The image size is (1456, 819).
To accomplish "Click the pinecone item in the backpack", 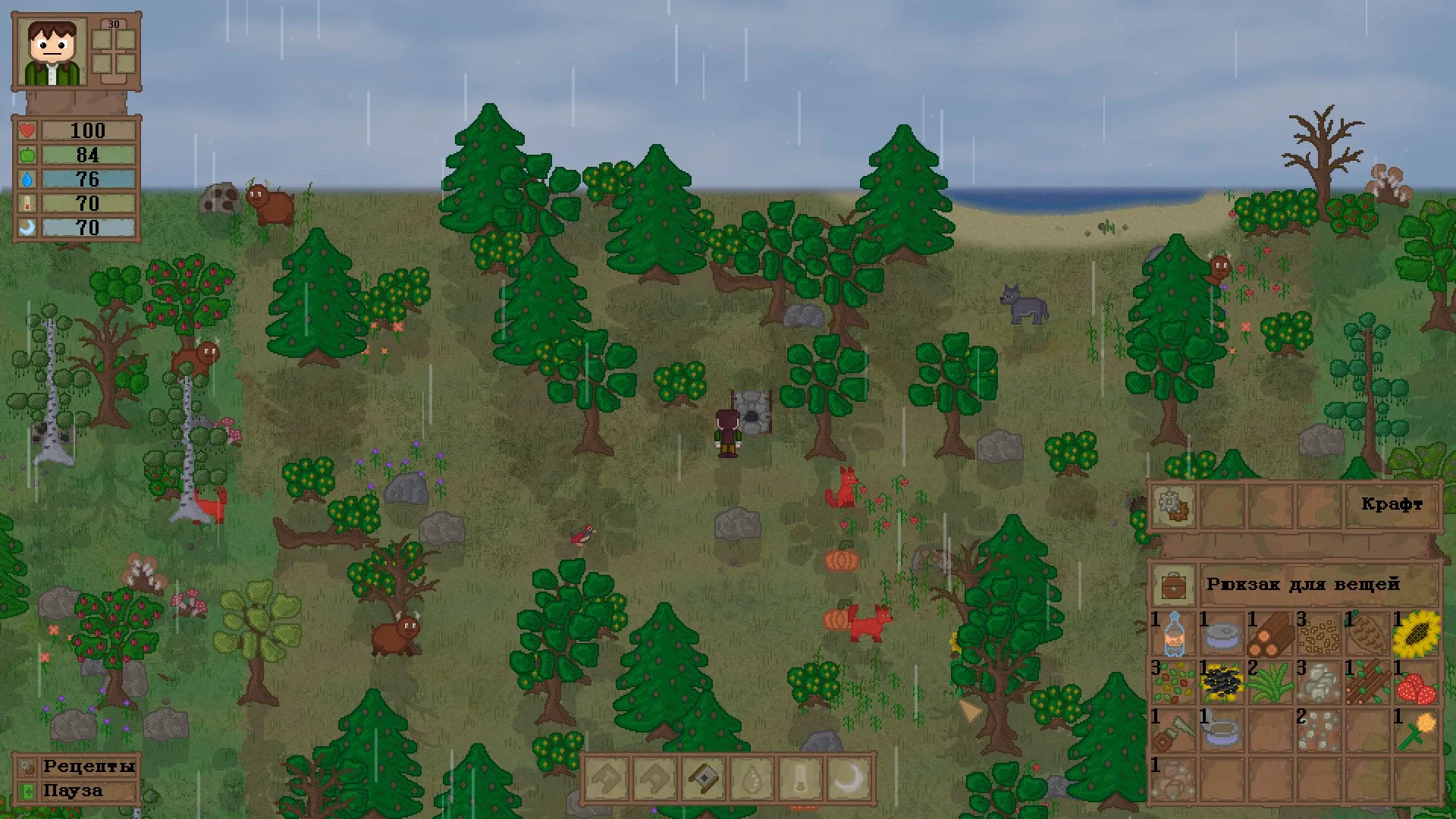I will (x=1367, y=634).
